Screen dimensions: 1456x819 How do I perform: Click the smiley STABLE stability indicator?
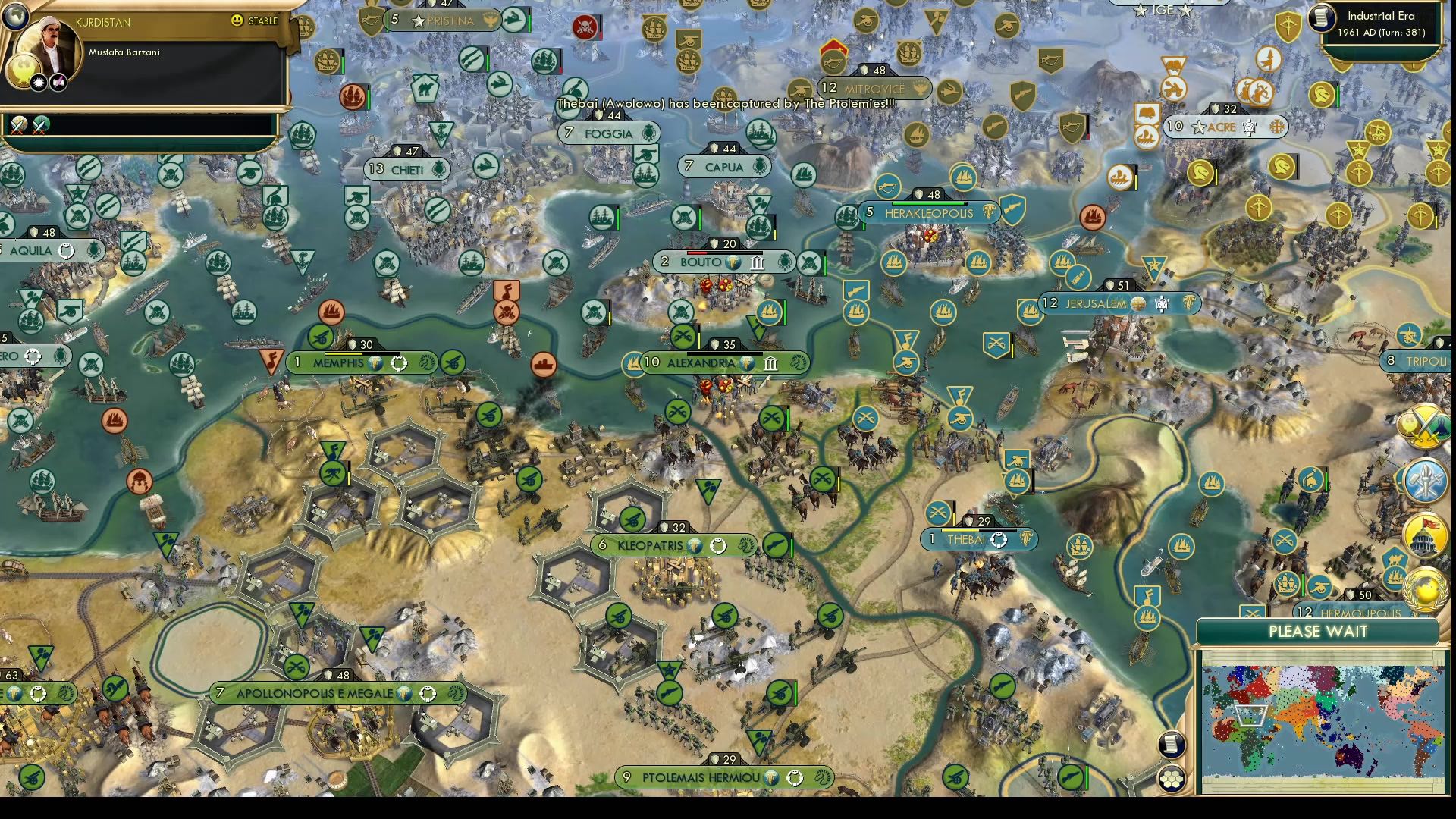(236, 20)
